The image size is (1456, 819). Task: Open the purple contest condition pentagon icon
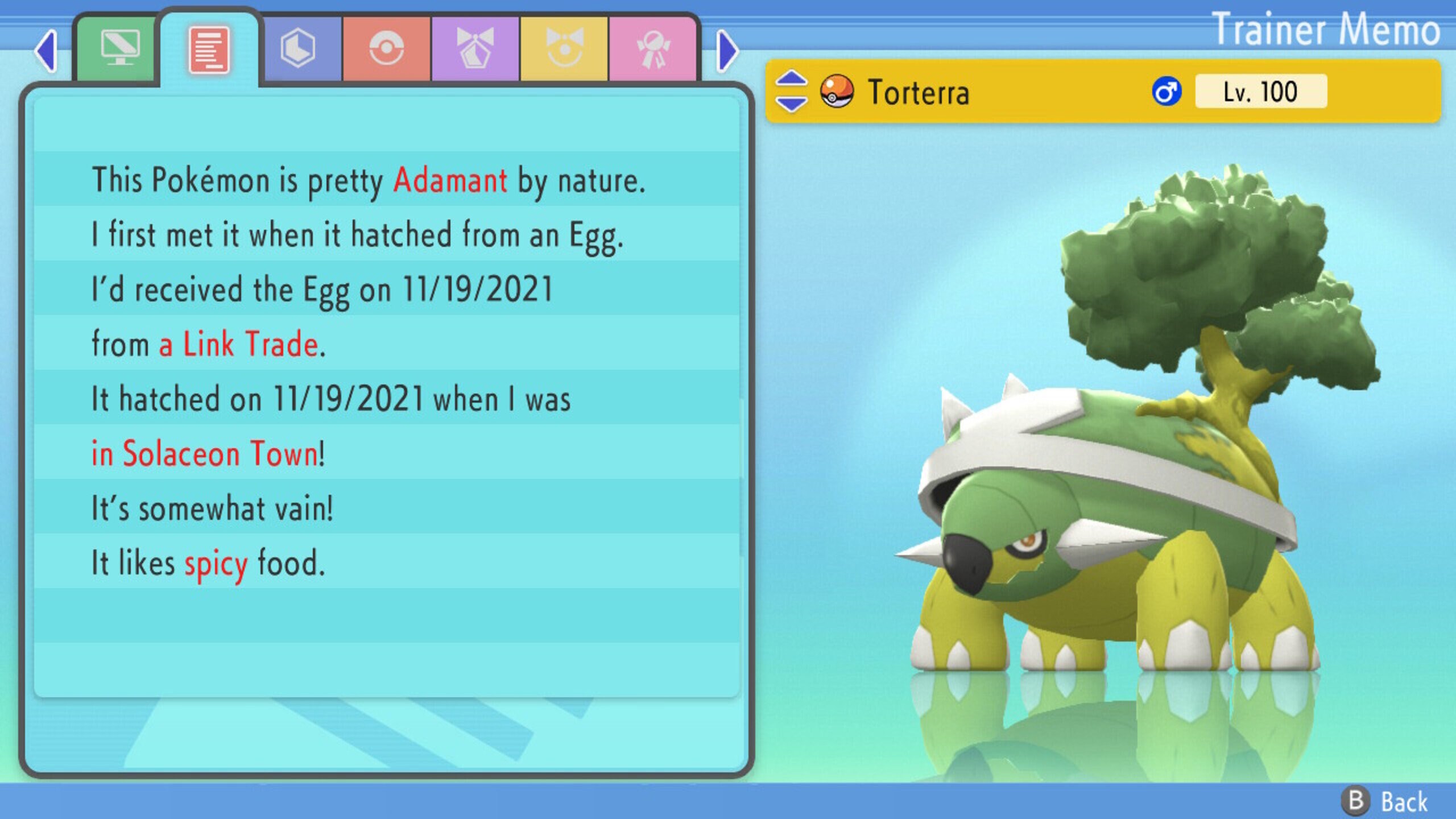point(477,48)
